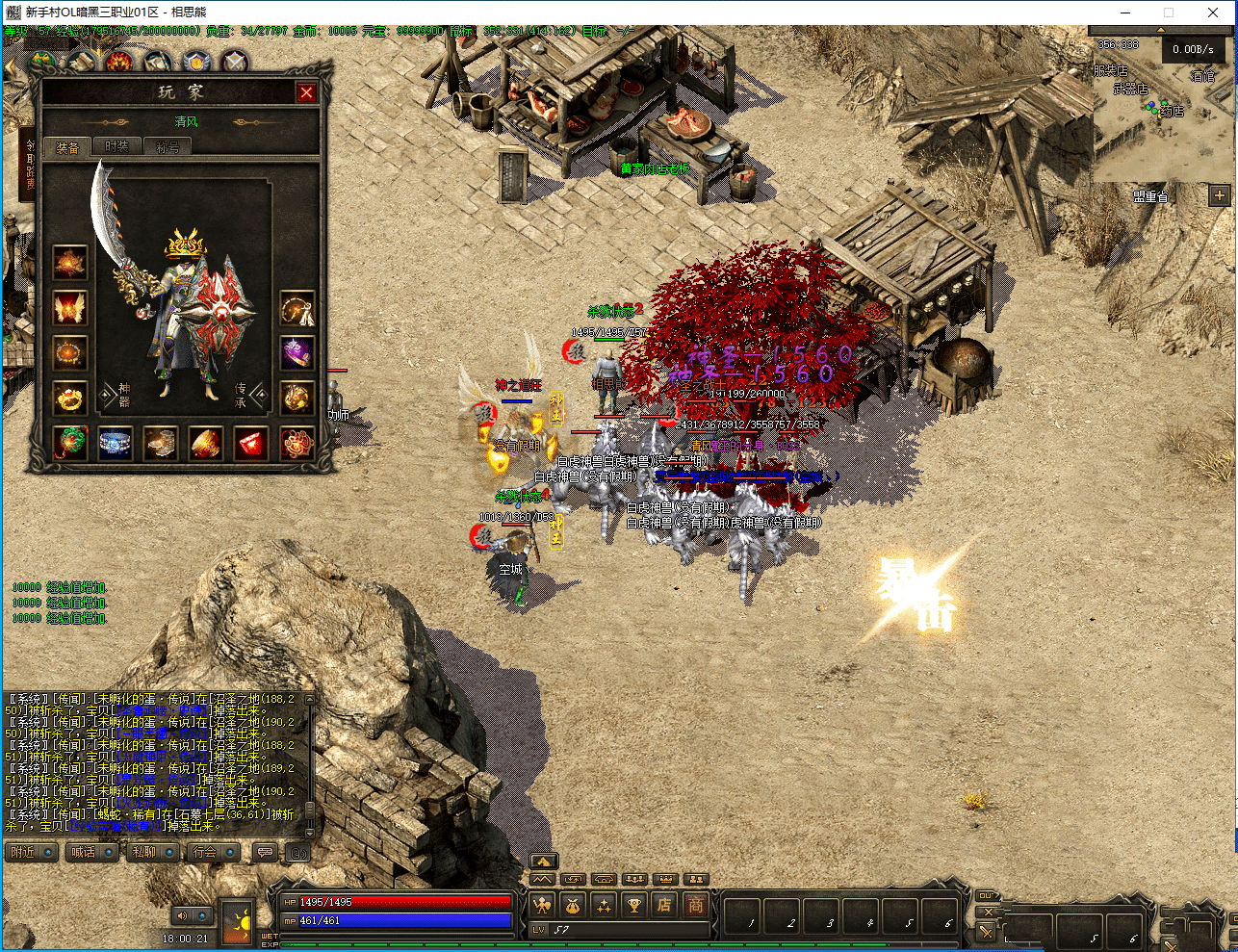Viewport: 1238px width, 952px height.
Task: Open the trophy ranking icon
Action: click(x=633, y=905)
